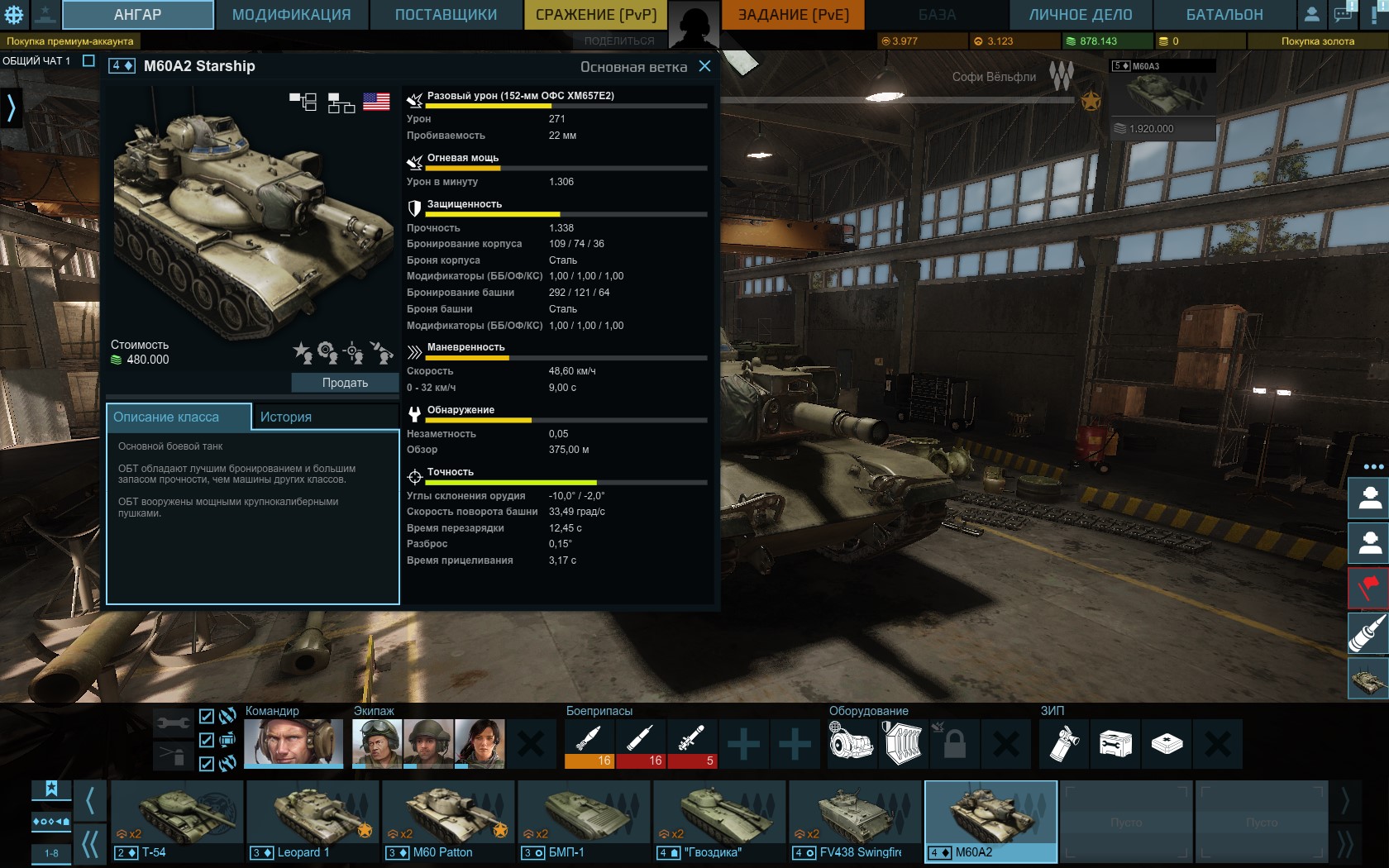Click the Продать button to sell M60A2

pyautogui.click(x=346, y=382)
